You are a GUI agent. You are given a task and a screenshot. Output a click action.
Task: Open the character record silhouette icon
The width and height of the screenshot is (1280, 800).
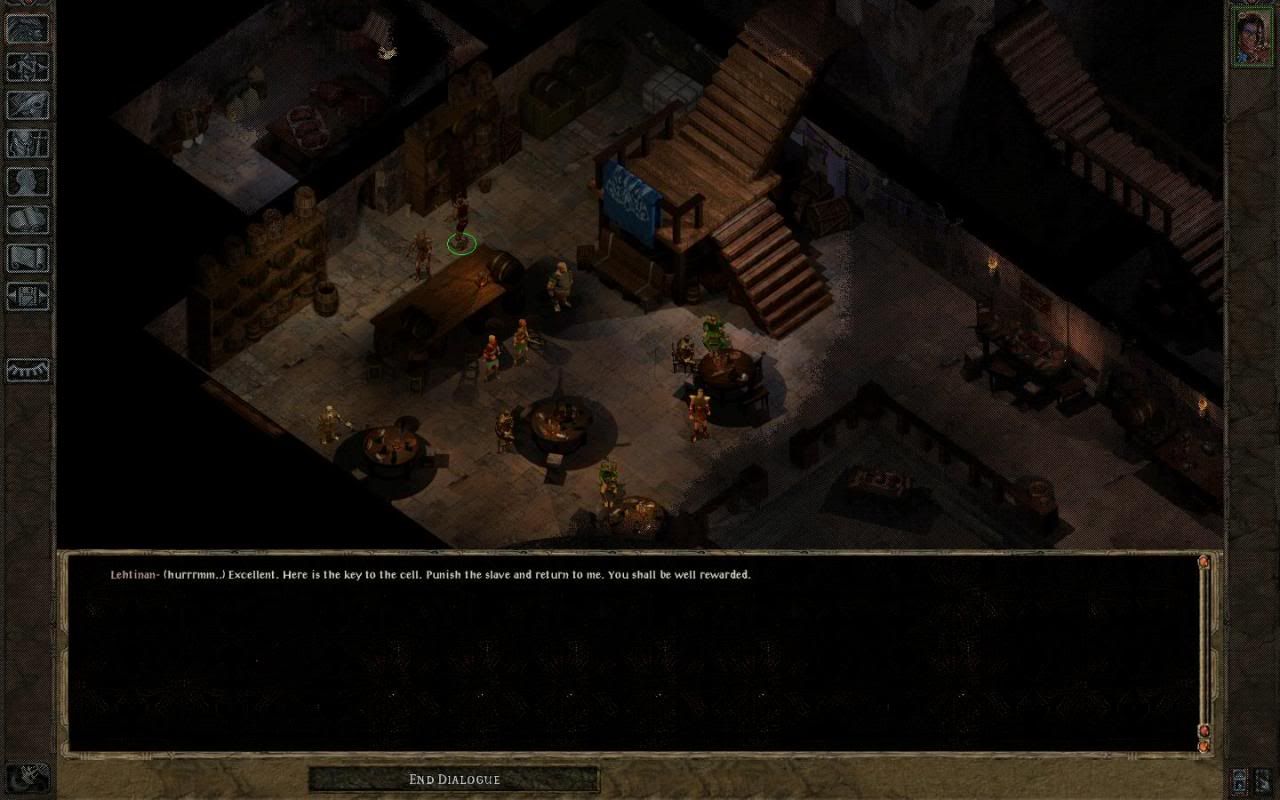click(x=27, y=181)
